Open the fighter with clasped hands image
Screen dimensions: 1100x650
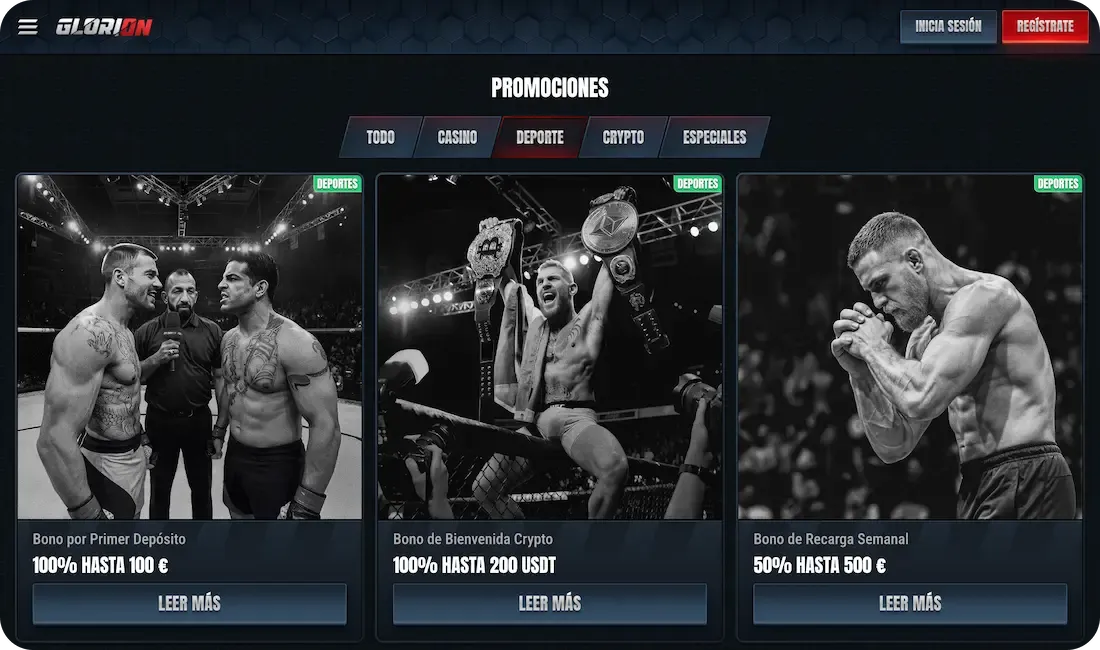click(910, 347)
